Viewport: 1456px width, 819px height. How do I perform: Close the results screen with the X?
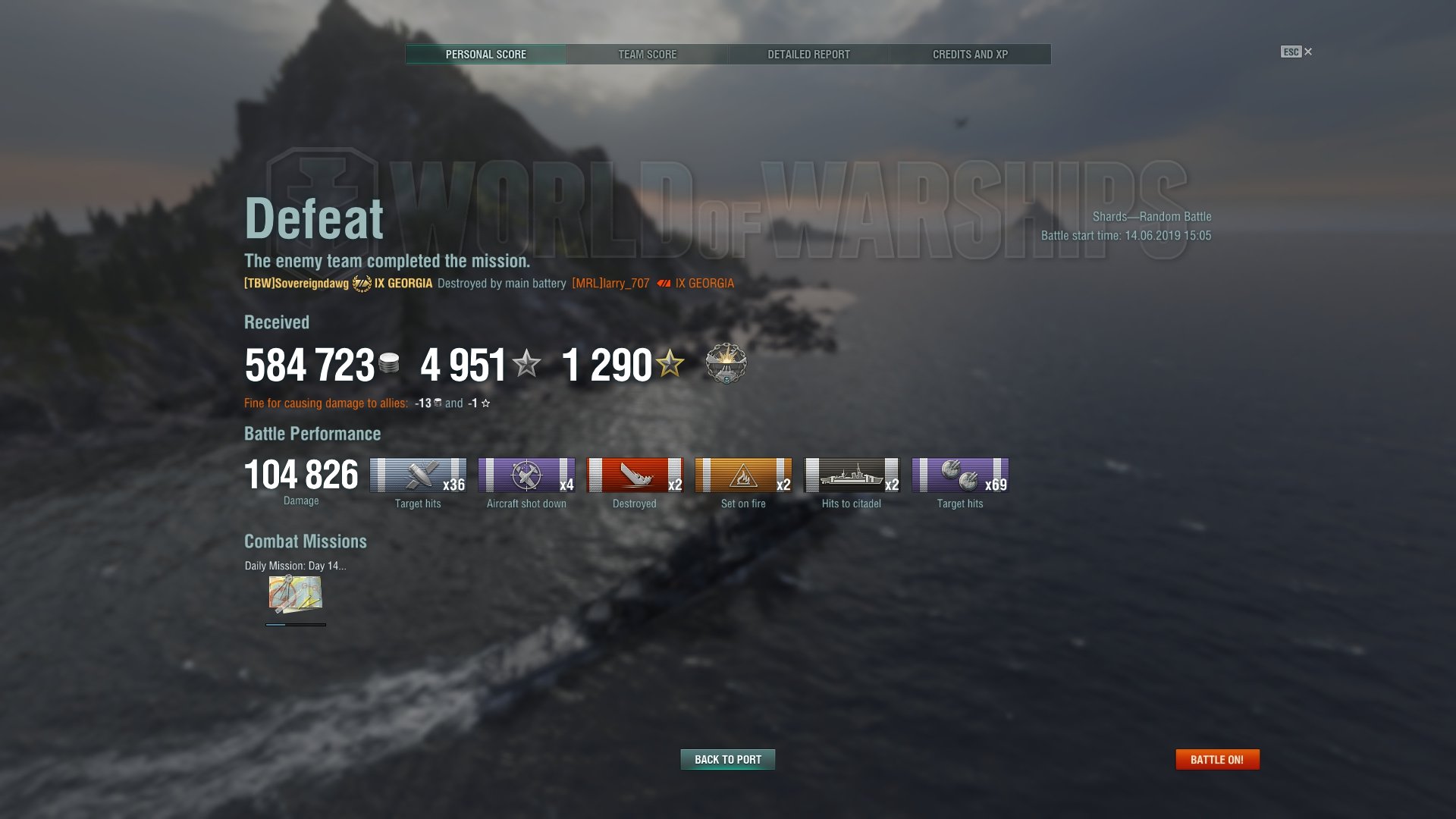click(1307, 52)
